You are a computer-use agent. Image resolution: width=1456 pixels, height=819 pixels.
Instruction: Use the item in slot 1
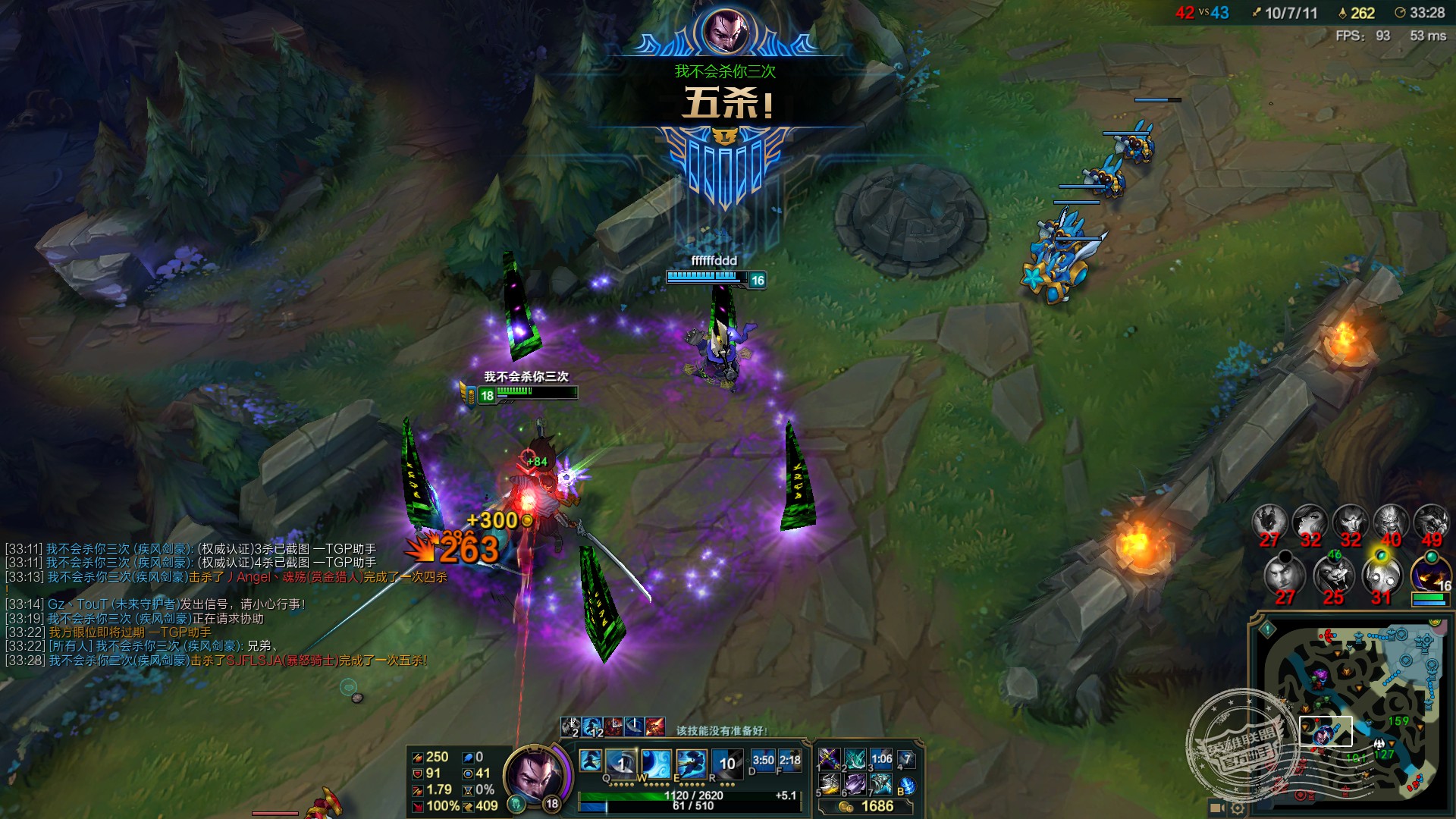(829, 758)
